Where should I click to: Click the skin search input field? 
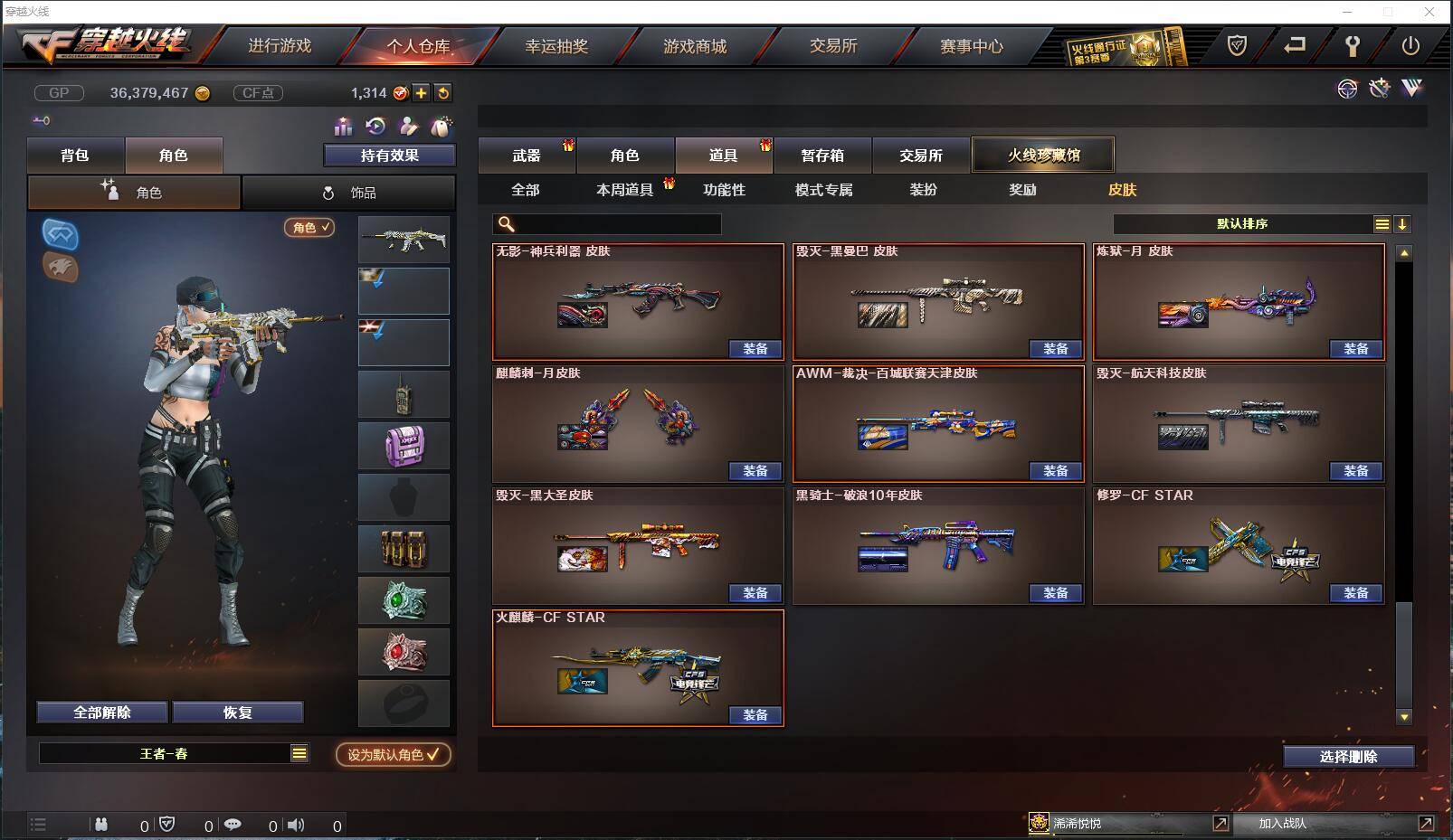pyautogui.click(x=606, y=223)
